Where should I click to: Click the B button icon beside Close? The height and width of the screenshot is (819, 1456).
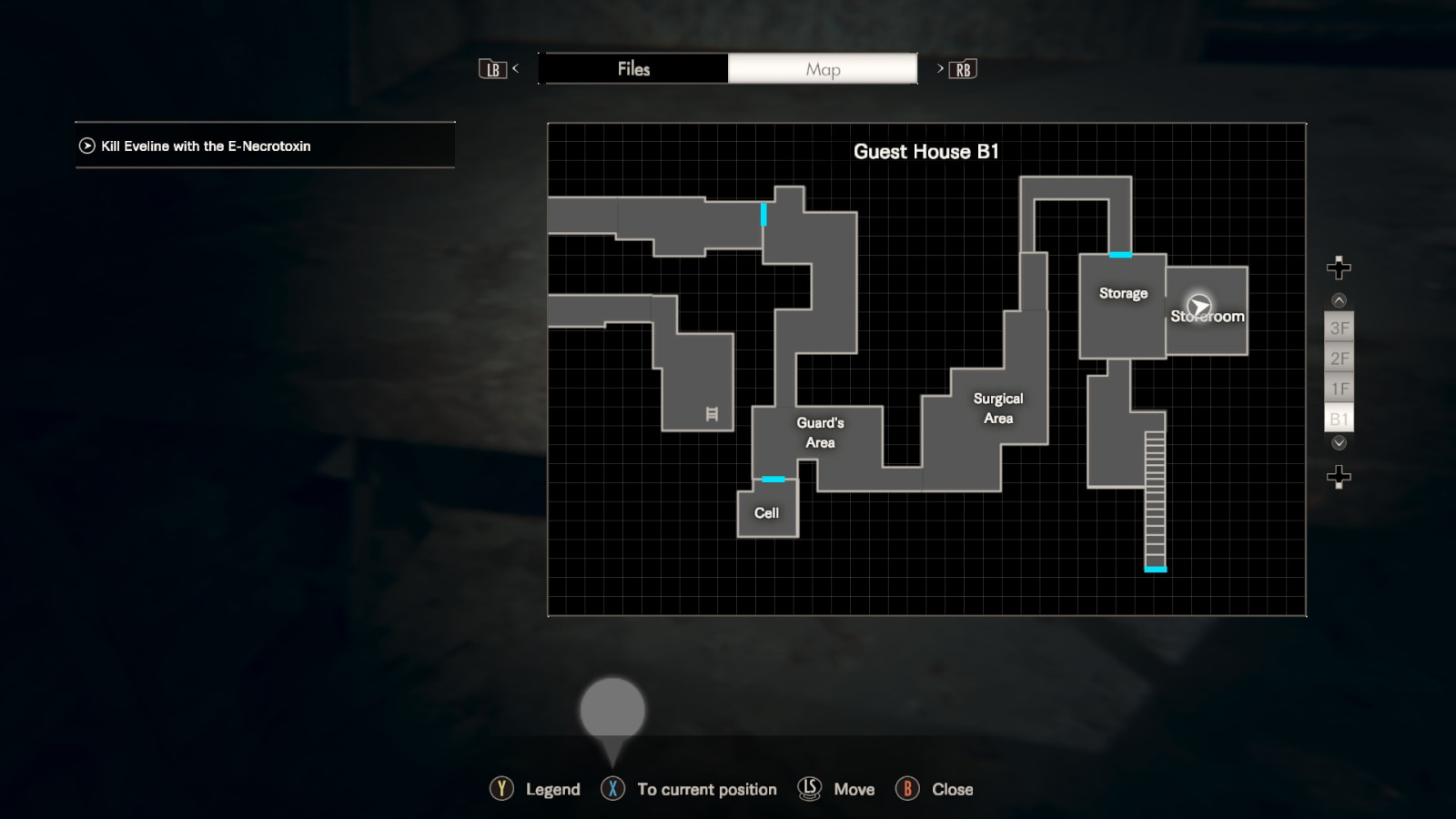[x=909, y=789]
